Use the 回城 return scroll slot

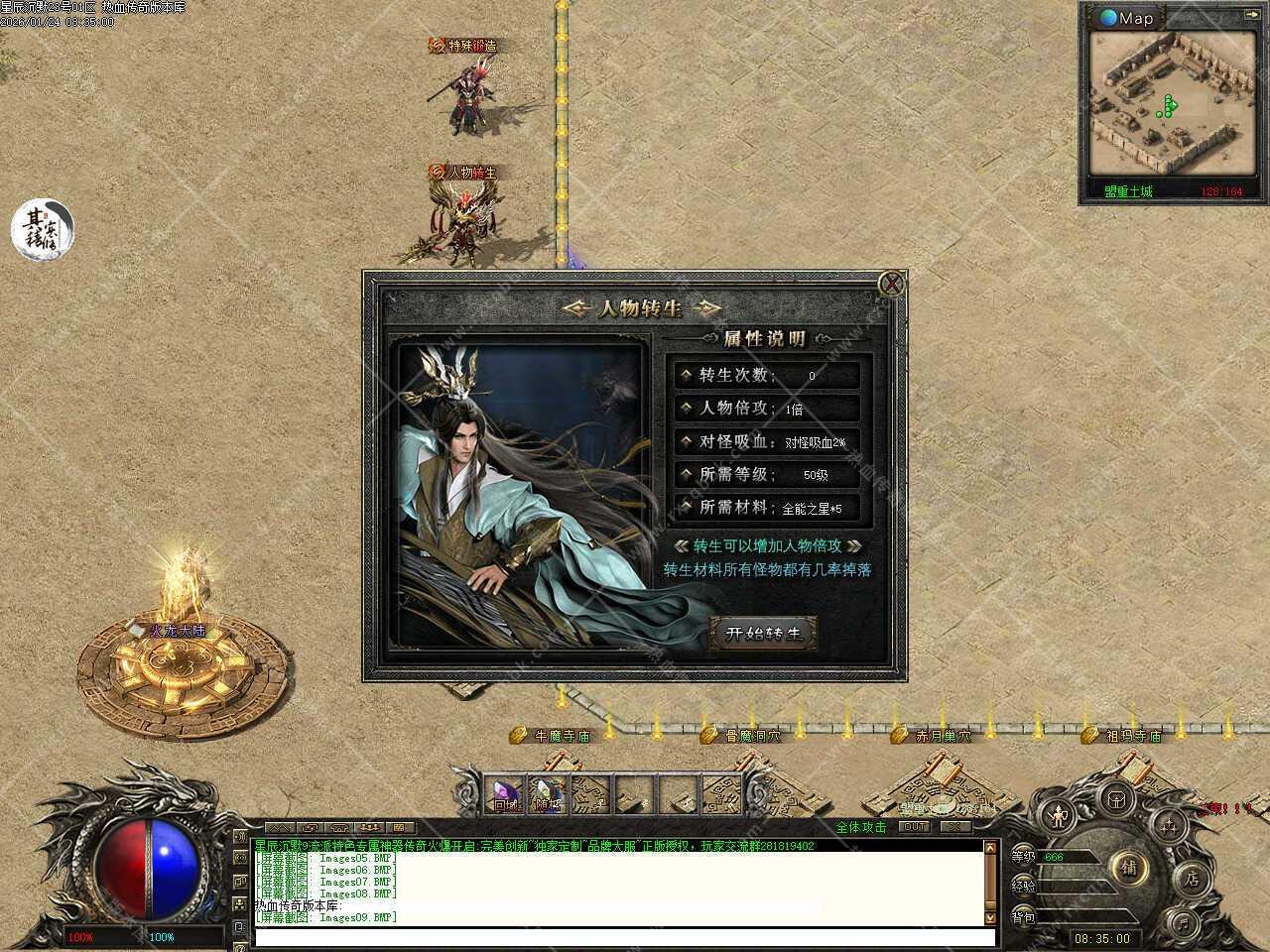[x=508, y=795]
